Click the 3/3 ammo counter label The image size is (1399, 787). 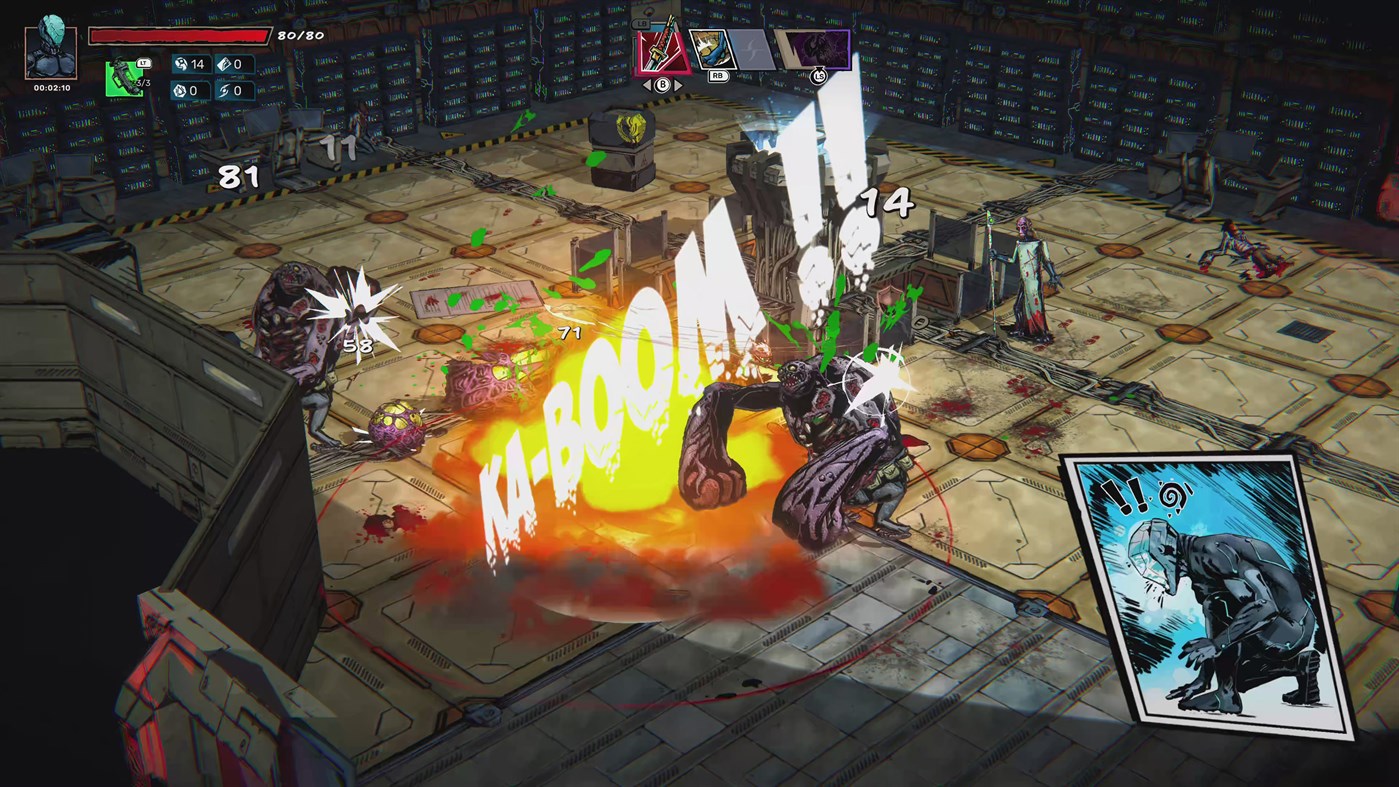tap(142, 83)
